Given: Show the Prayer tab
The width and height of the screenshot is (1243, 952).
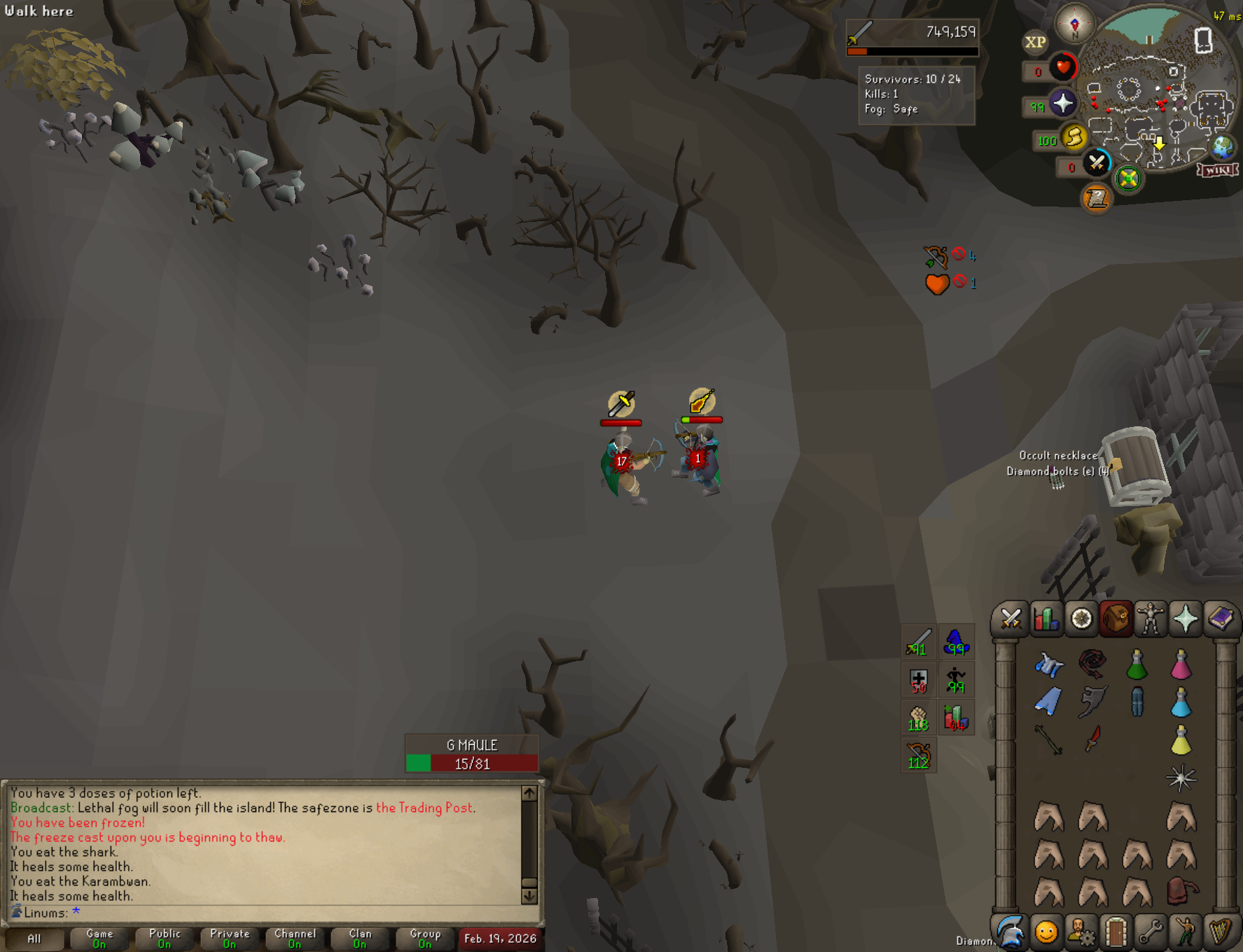Looking at the screenshot, I should tap(1186, 619).
